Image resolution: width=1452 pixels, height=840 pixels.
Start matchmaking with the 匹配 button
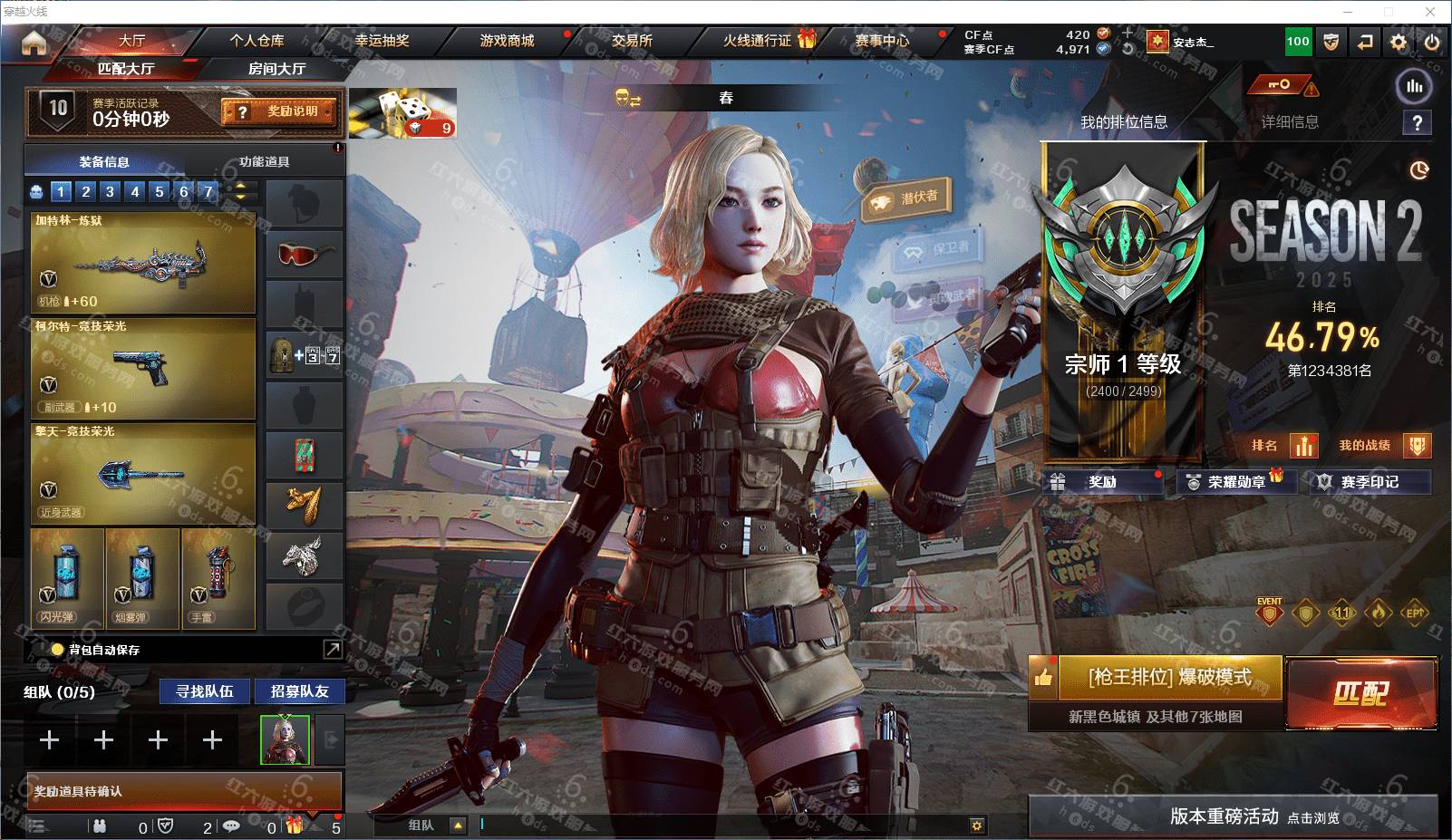click(x=1360, y=693)
